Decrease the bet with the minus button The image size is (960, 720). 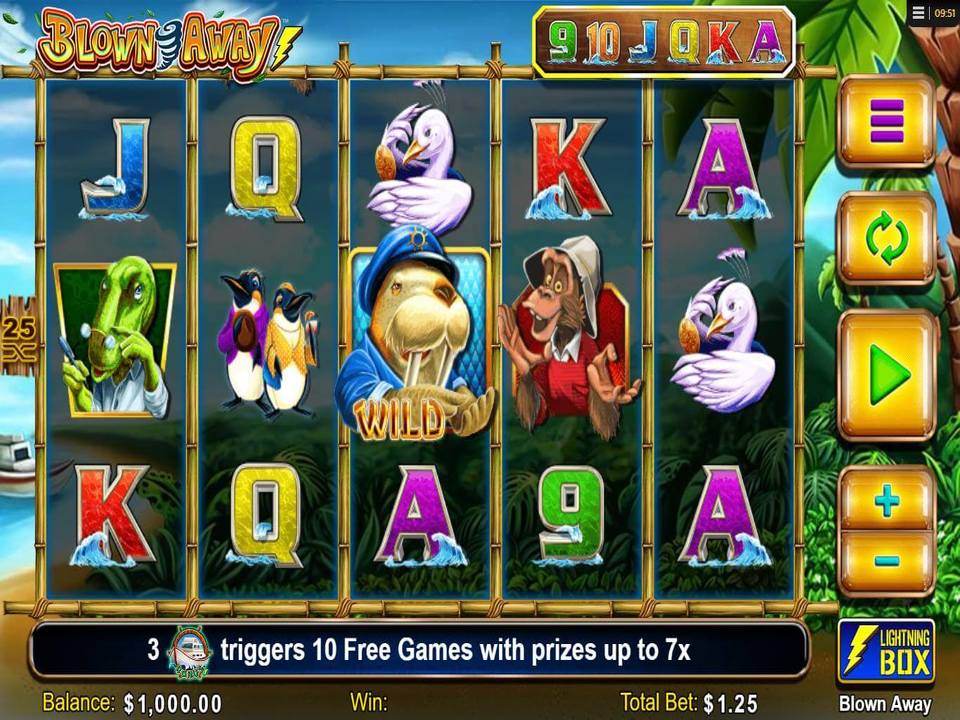pyautogui.click(x=886, y=561)
